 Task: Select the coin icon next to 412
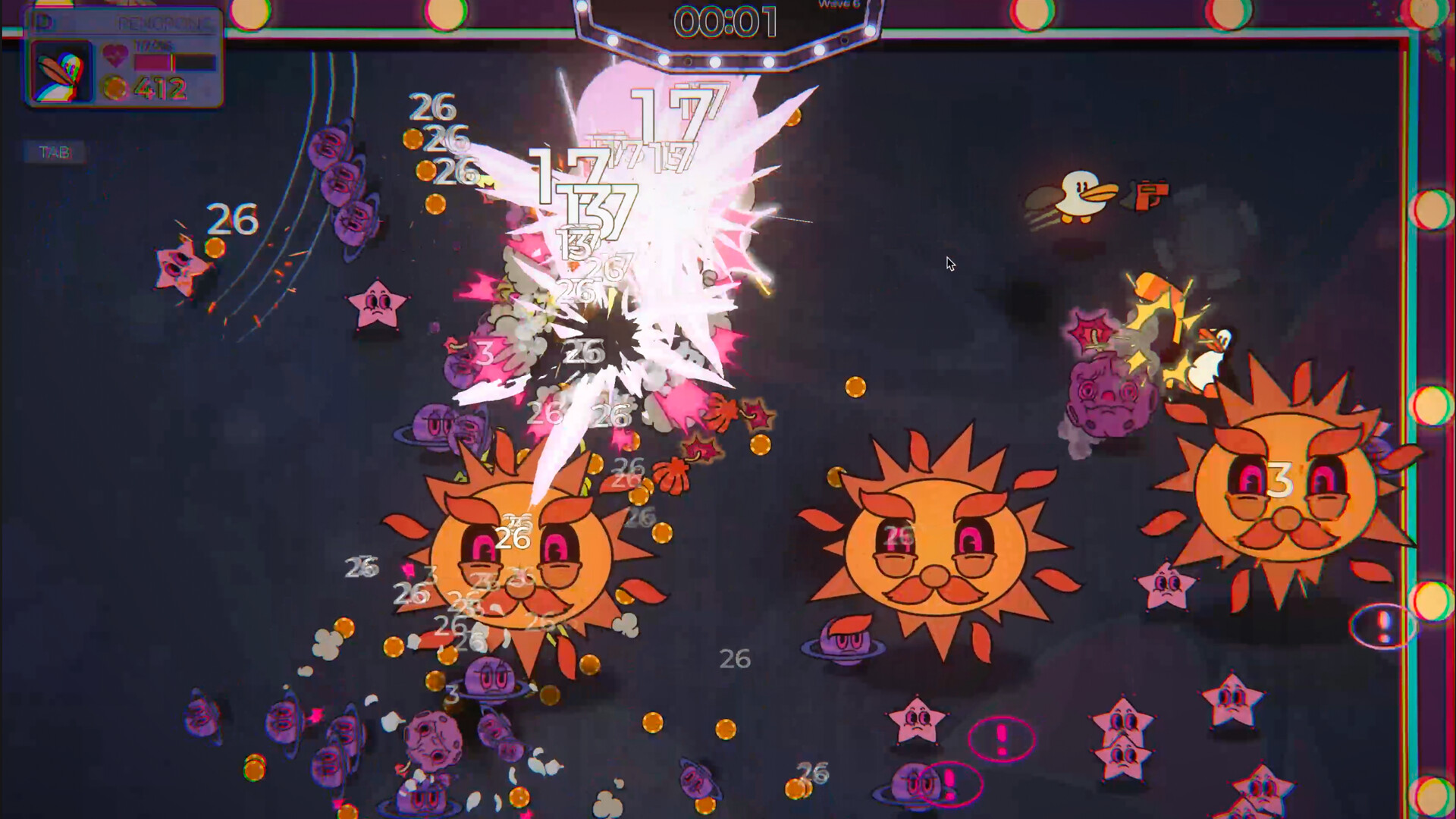coord(114,89)
